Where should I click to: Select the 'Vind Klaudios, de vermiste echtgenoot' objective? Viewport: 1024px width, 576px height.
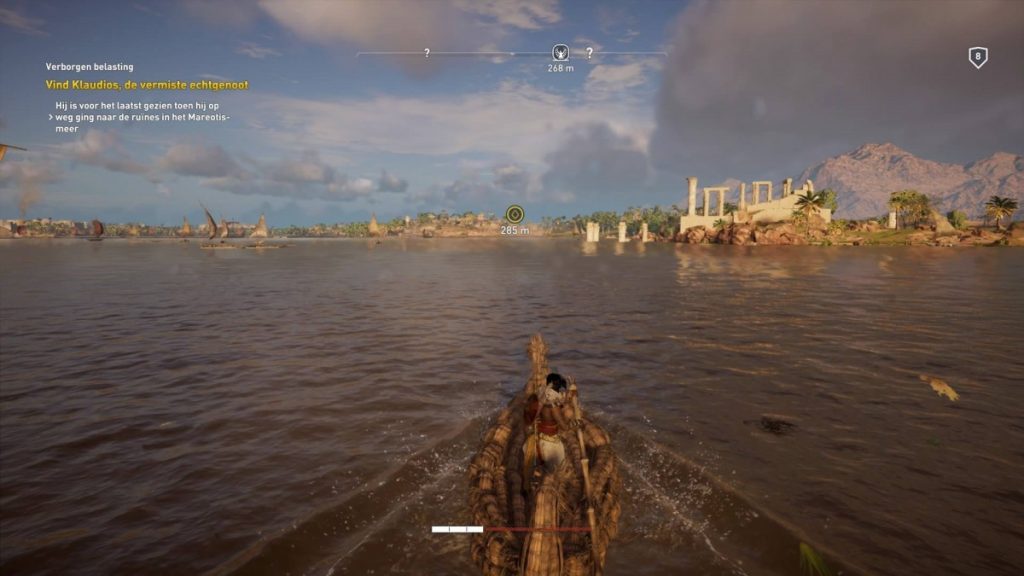pyautogui.click(x=147, y=85)
